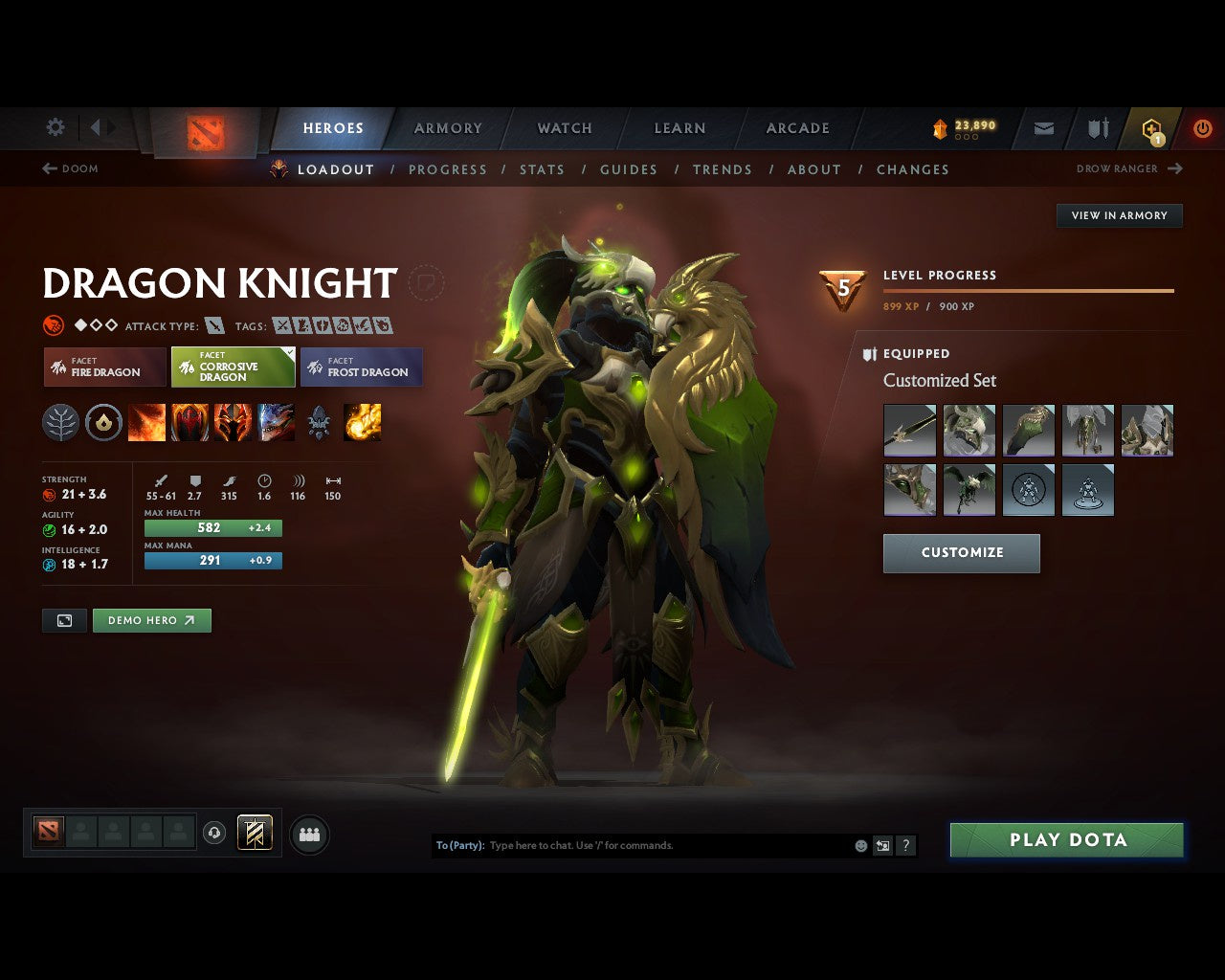The height and width of the screenshot is (980, 1225).
Task: Click the friends party icon near the hero slots
Action: tap(309, 834)
